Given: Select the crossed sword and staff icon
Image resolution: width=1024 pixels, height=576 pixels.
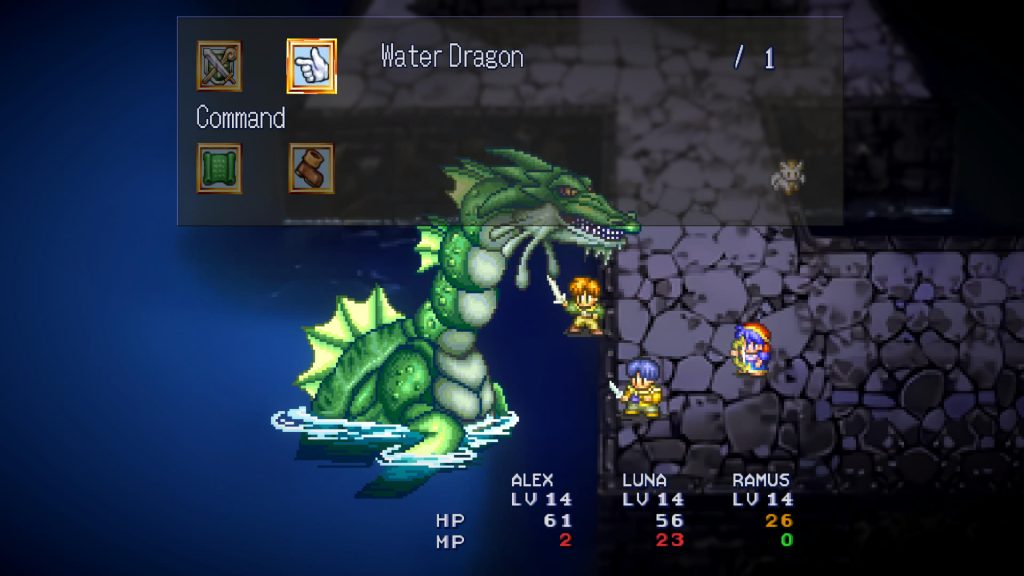Looking at the screenshot, I should [219, 66].
